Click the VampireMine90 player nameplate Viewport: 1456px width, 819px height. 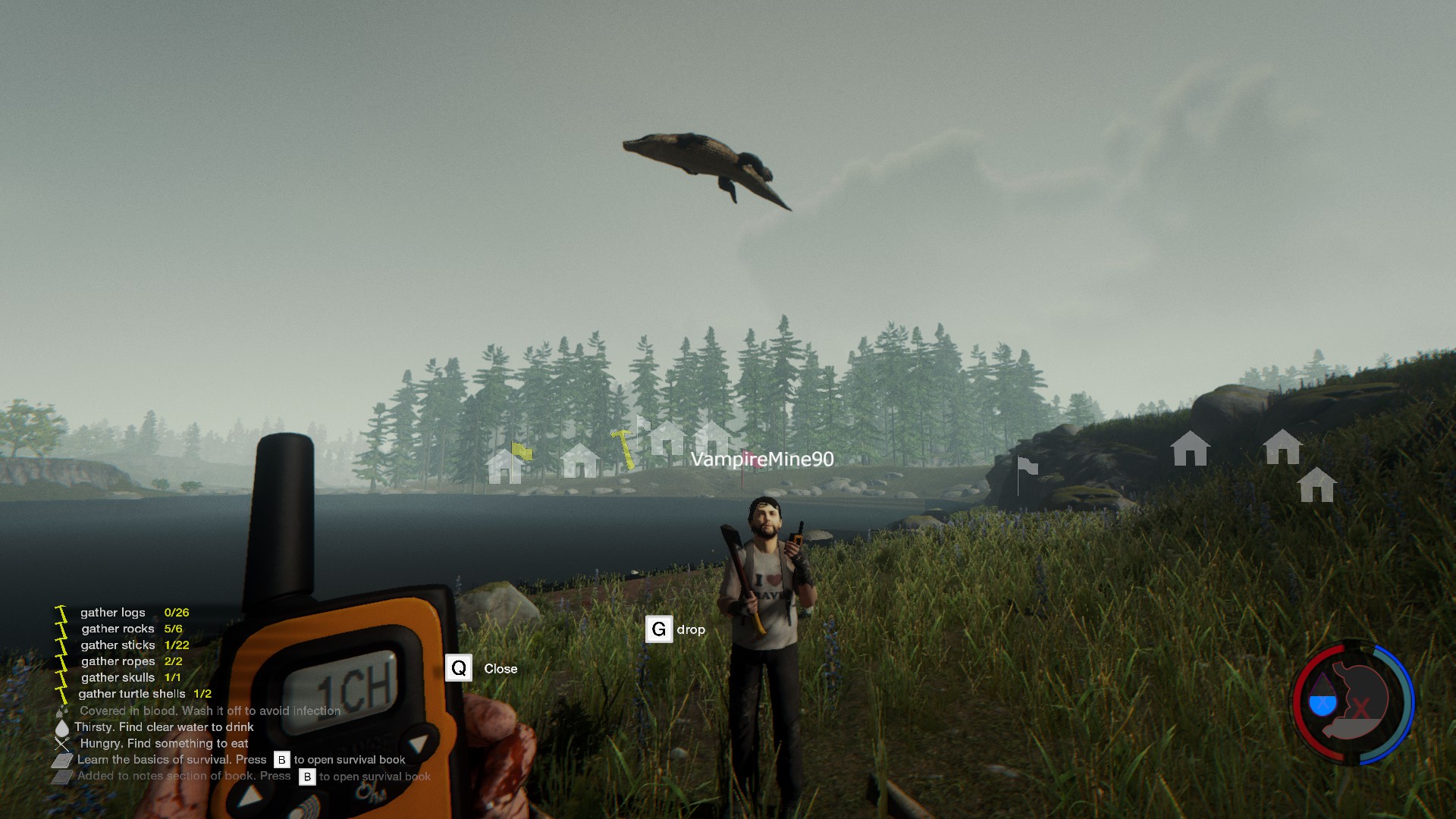click(761, 460)
